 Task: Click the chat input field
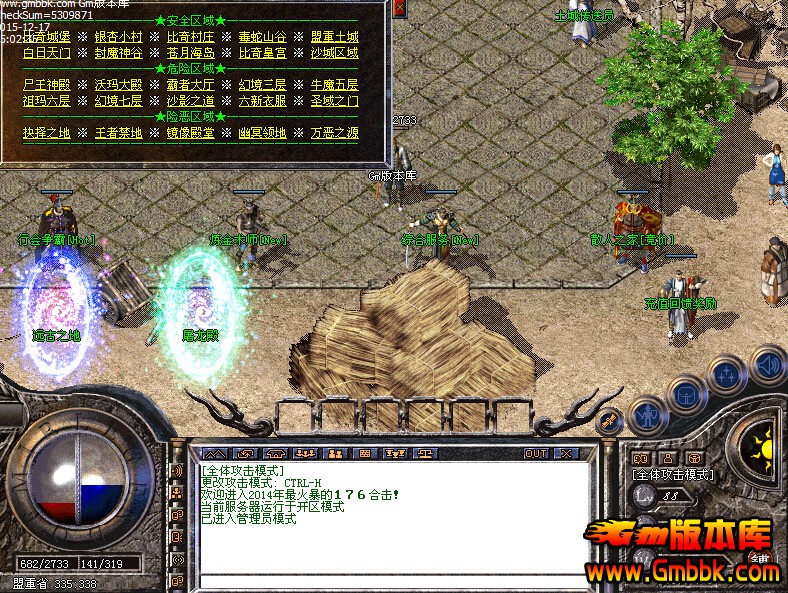(390, 582)
